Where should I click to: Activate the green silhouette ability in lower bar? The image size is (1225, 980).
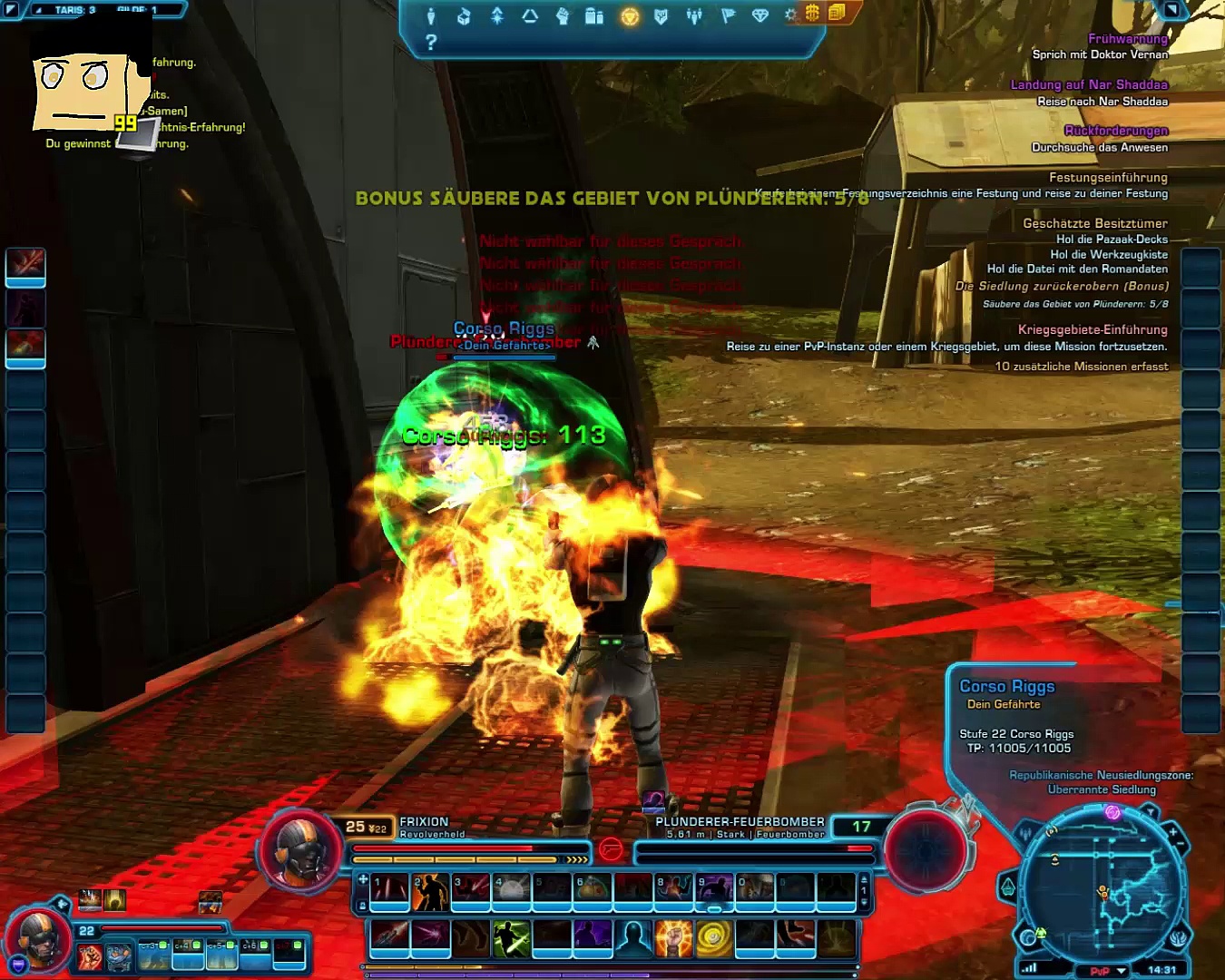511,938
